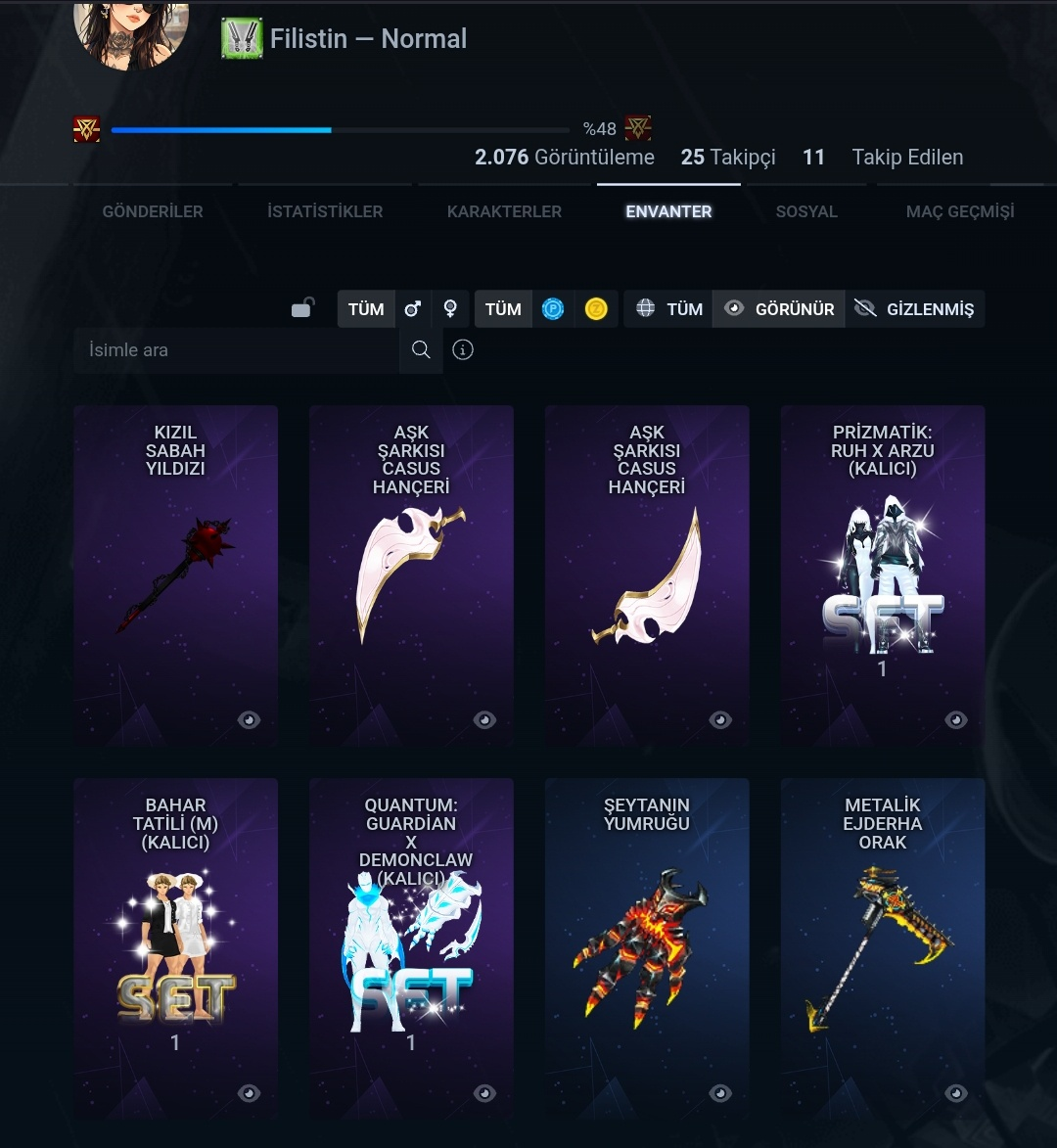Filter items by blue P currency
The image size is (1057, 1148).
[x=553, y=309]
